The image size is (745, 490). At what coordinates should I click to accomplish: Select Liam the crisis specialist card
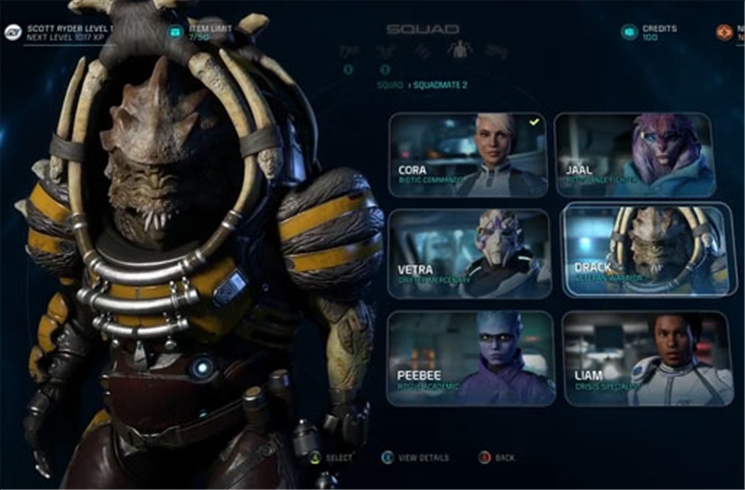coord(647,358)
